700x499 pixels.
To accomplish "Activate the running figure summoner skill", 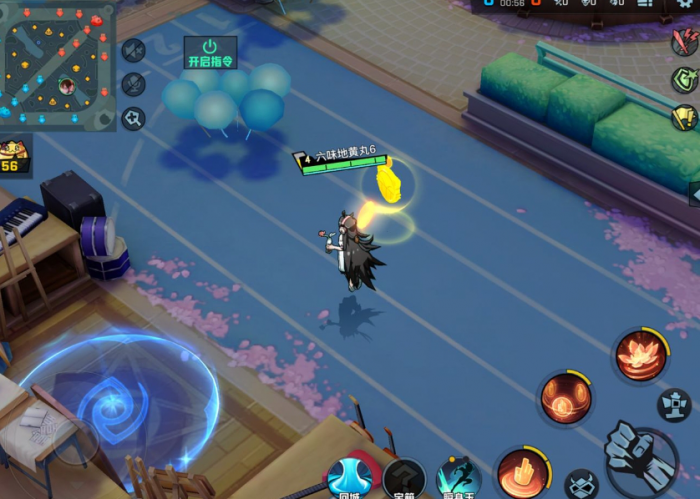I will tap(458, 478).
